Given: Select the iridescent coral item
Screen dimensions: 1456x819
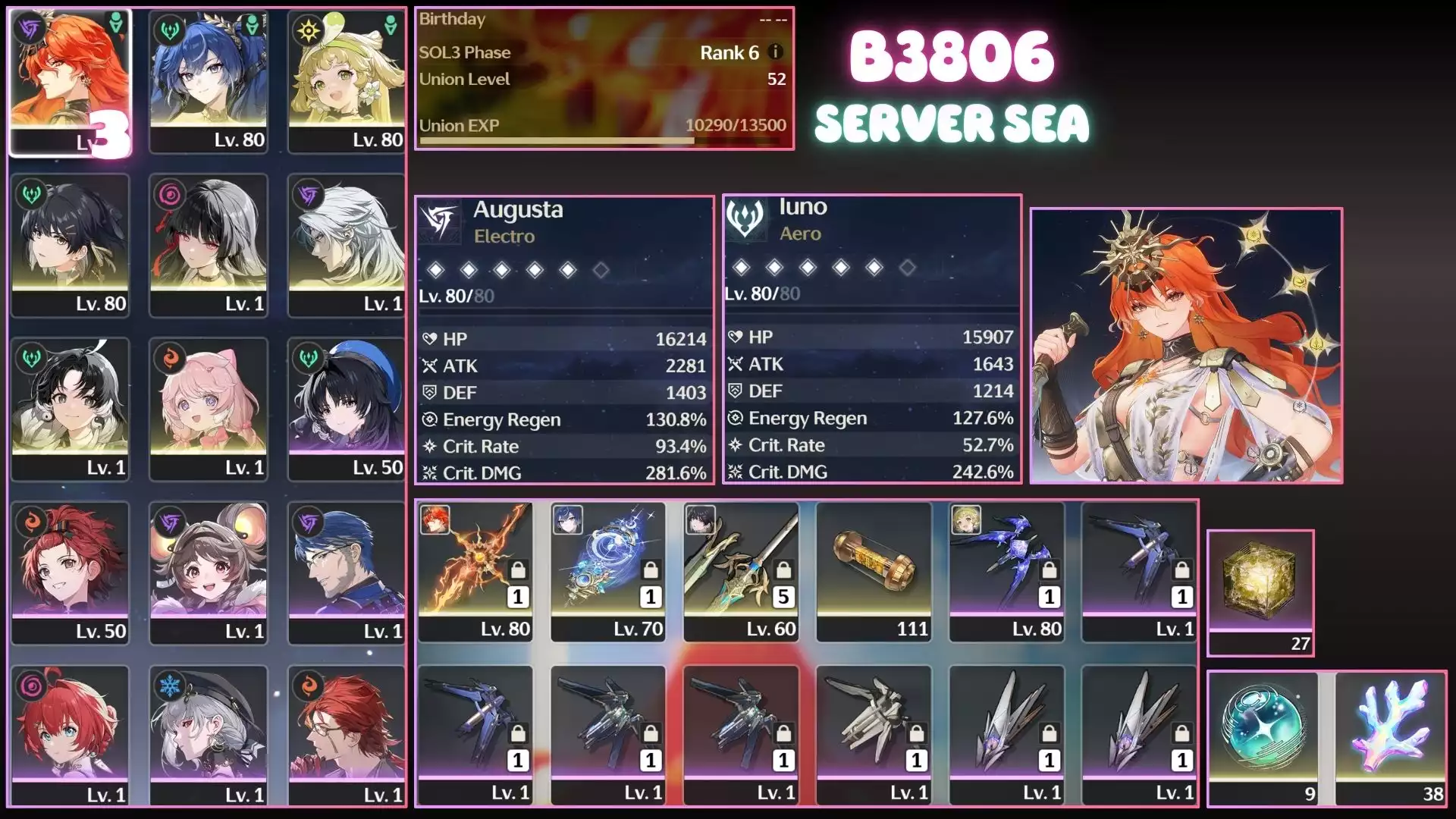Looking at the screenshot, I should coord(1391,737).
